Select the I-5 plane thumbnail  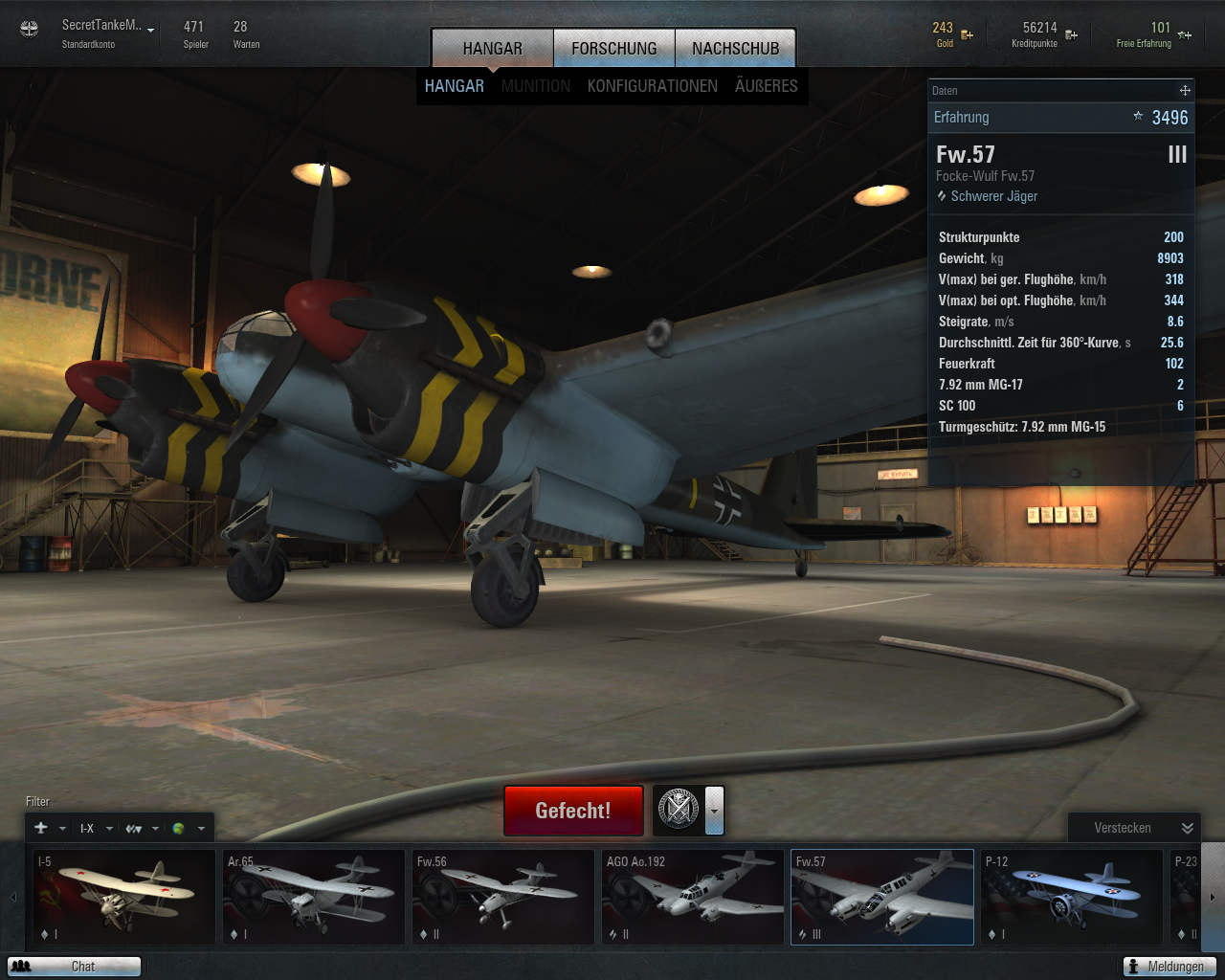click(x=124, y=897)
